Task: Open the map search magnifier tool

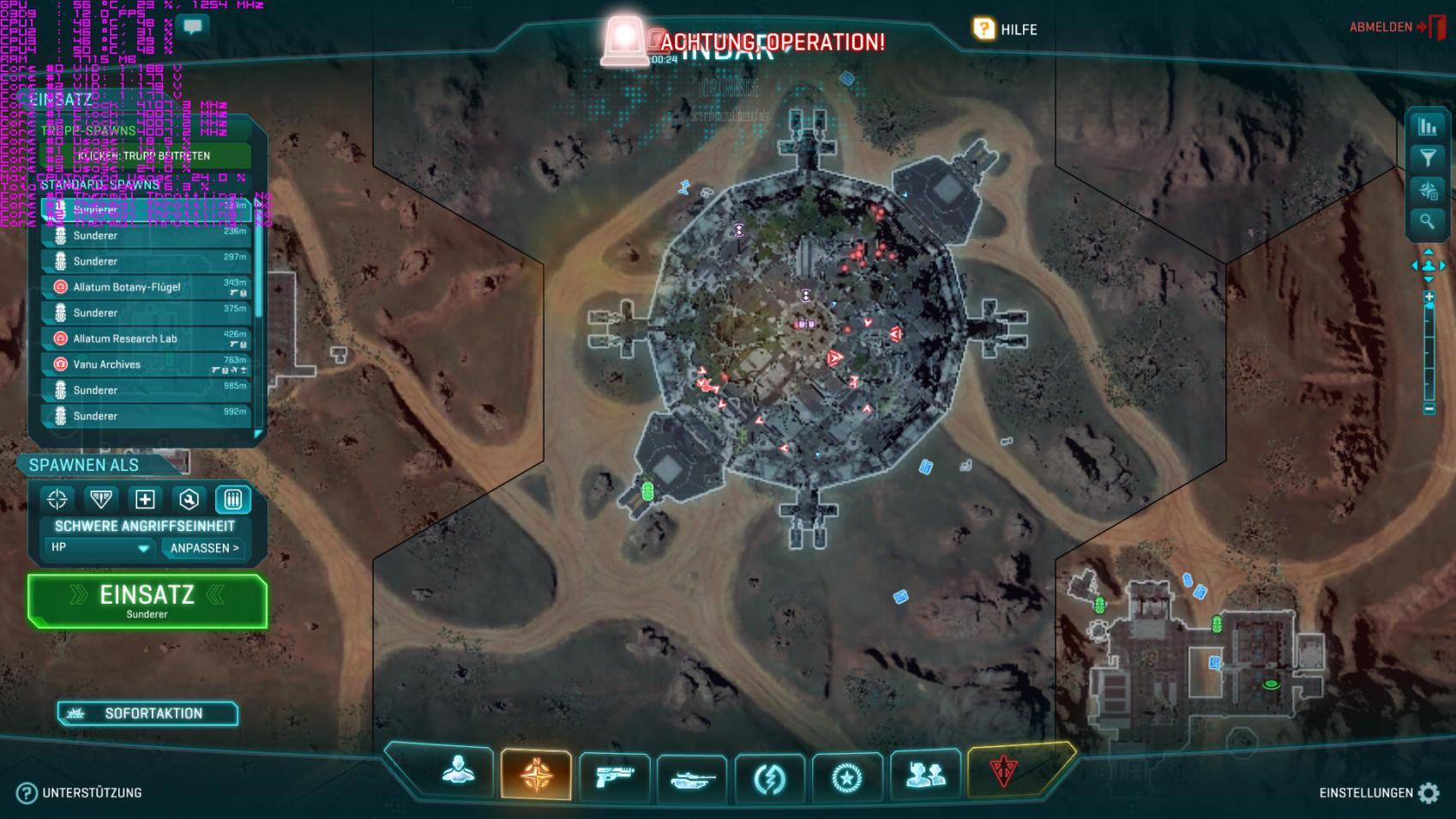Action: (x=1428, y=221)
